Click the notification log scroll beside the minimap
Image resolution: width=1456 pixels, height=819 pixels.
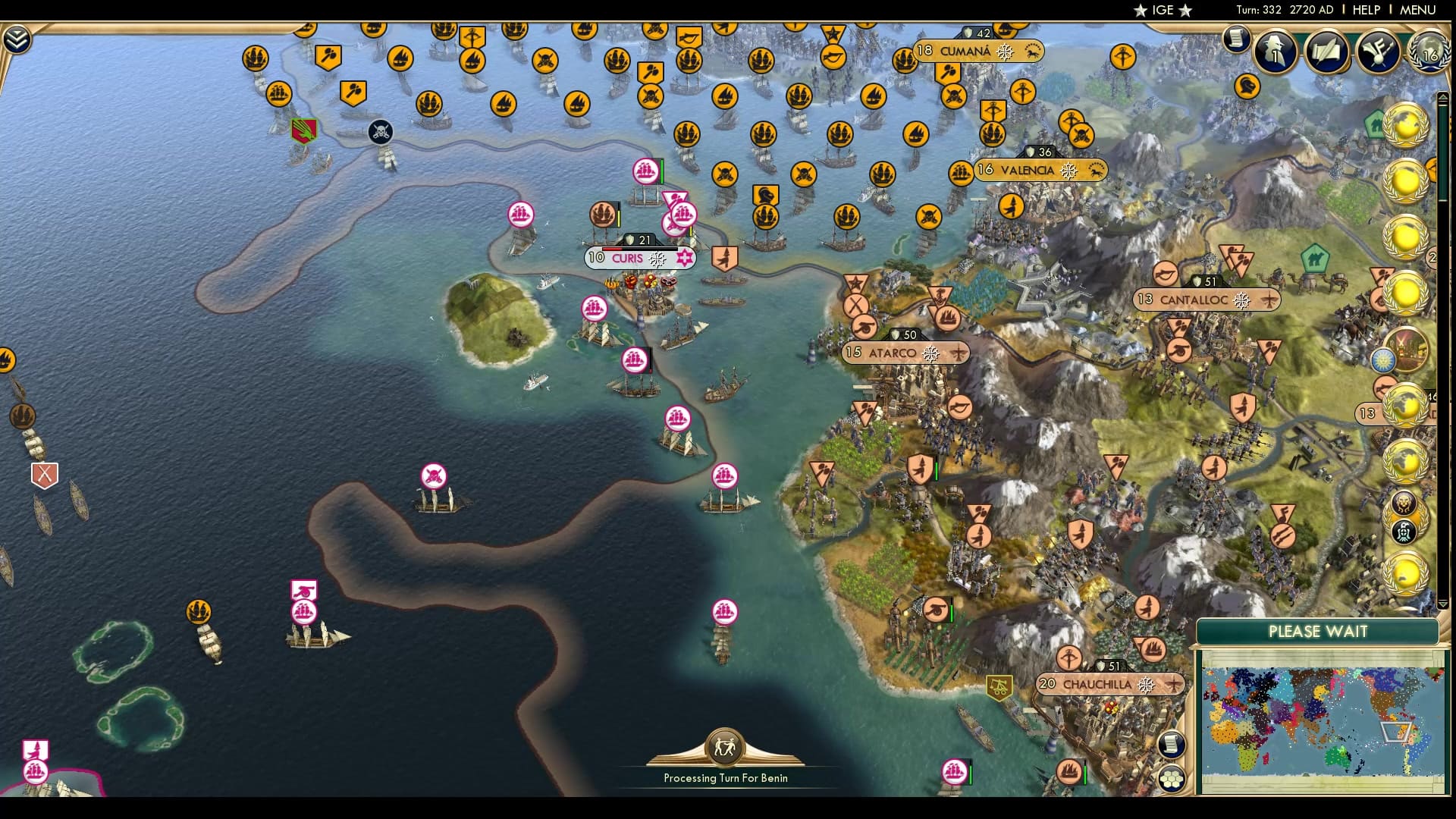click(1173, 745)
